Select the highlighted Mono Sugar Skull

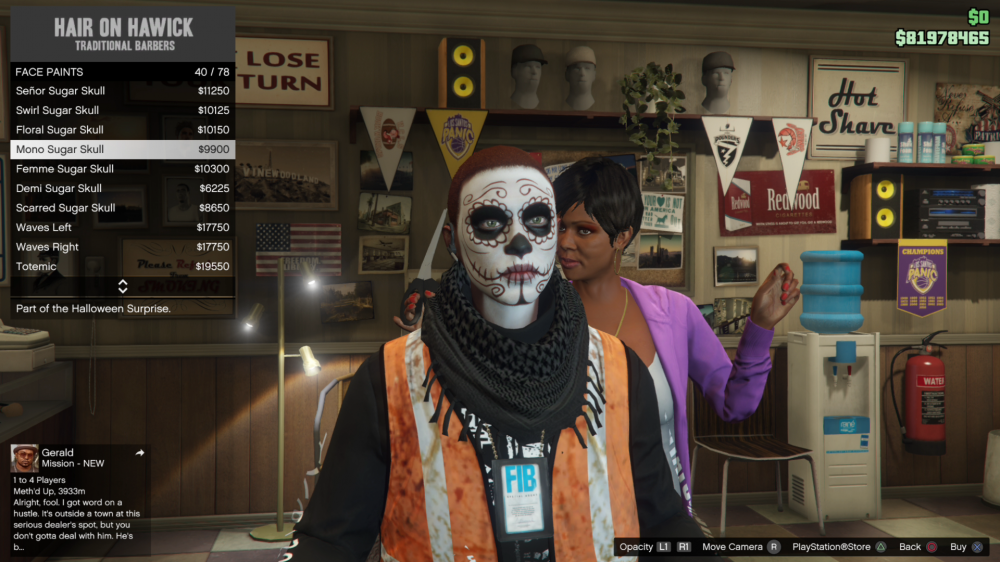(x=122, y=149)
